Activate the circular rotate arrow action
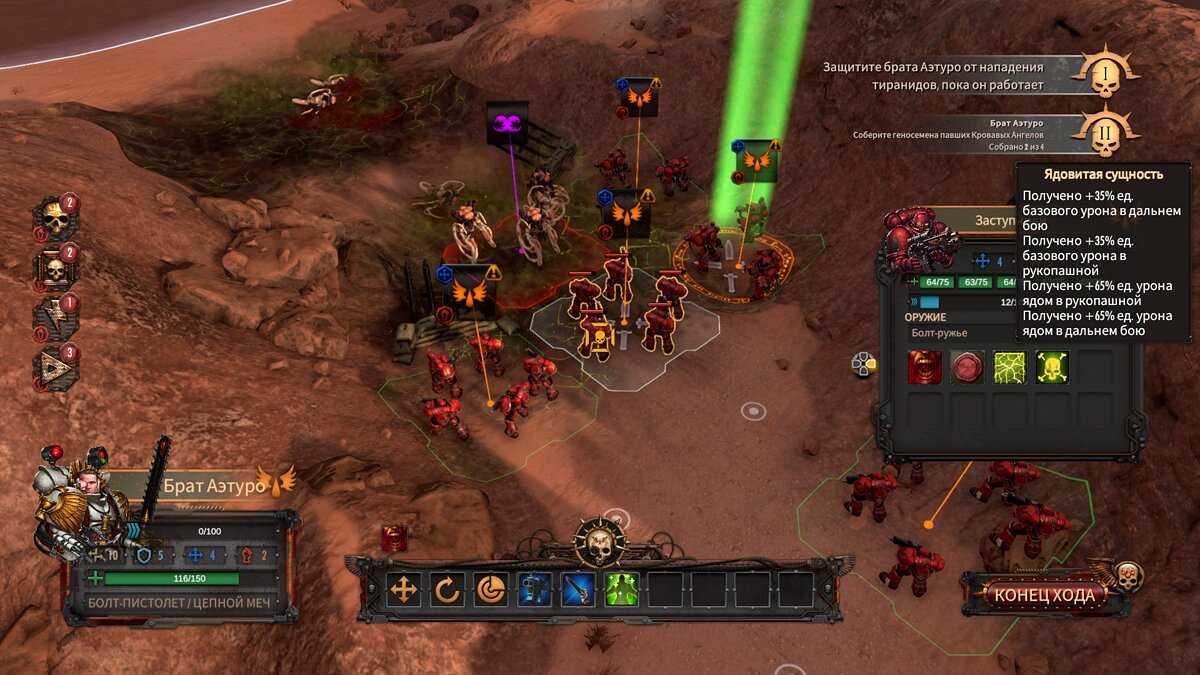The height and width of the screenshot is (675, 1200). [447, 590]
